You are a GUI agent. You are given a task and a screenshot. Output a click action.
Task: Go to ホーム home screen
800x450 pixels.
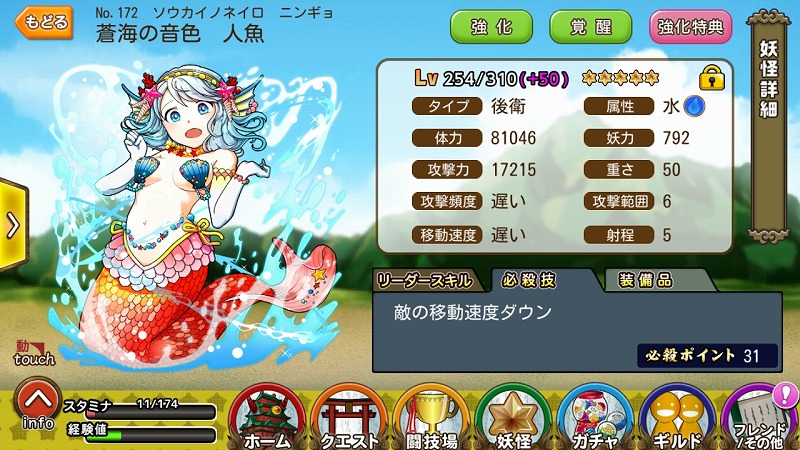pyautogui.click(x=268, y=418)
